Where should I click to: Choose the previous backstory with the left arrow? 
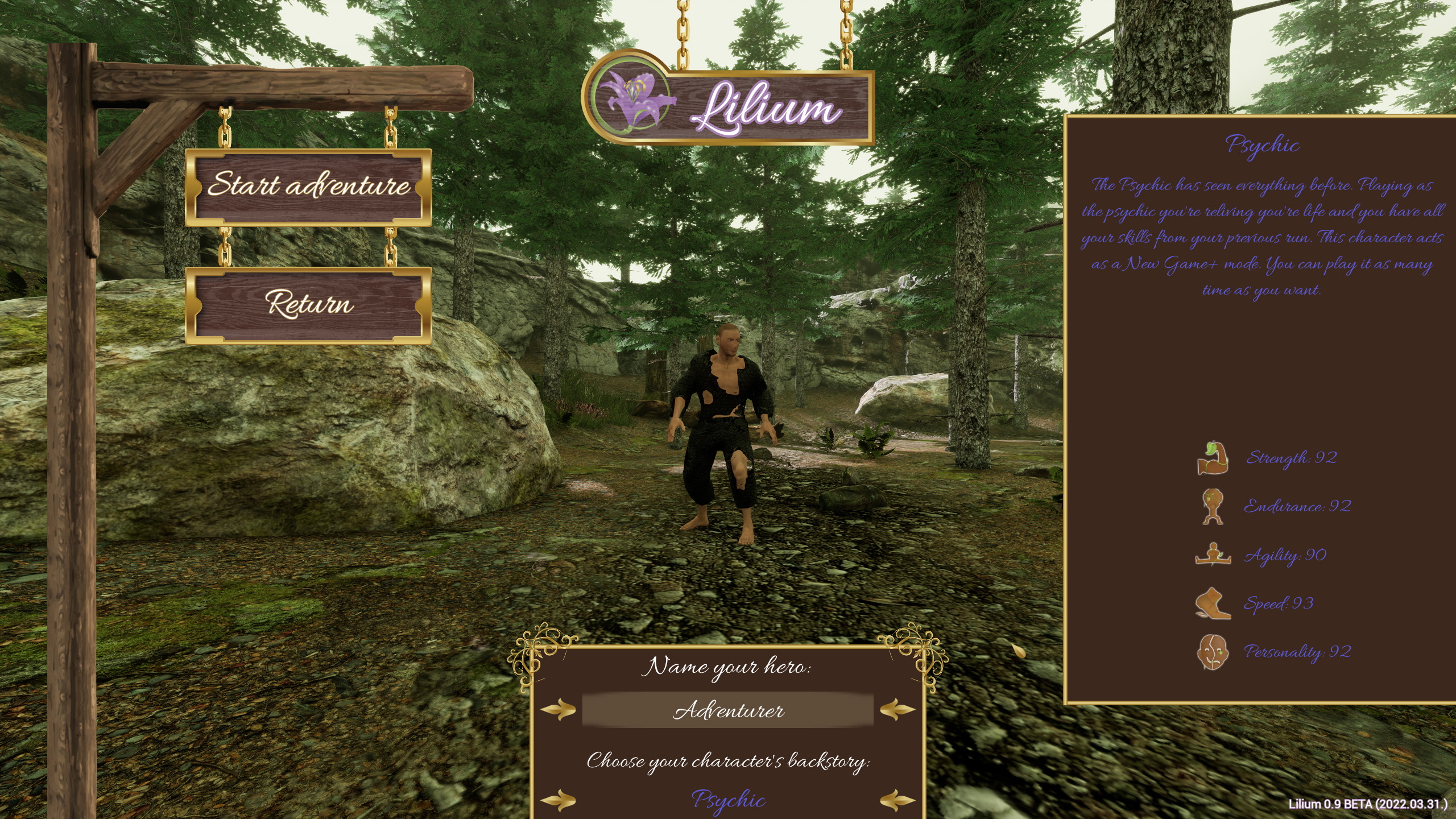pos(558,801)
